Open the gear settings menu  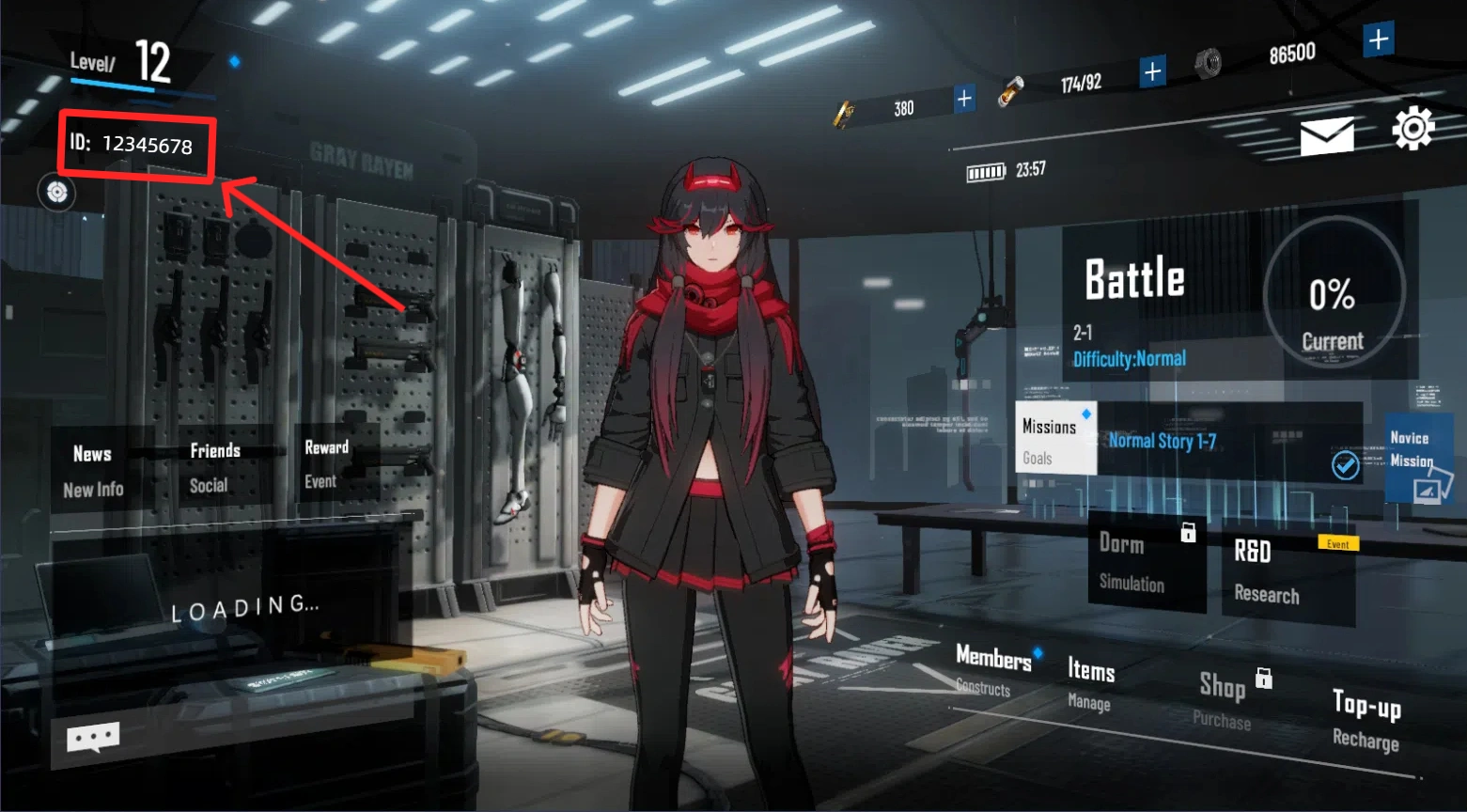click(x=1412, y=129)
